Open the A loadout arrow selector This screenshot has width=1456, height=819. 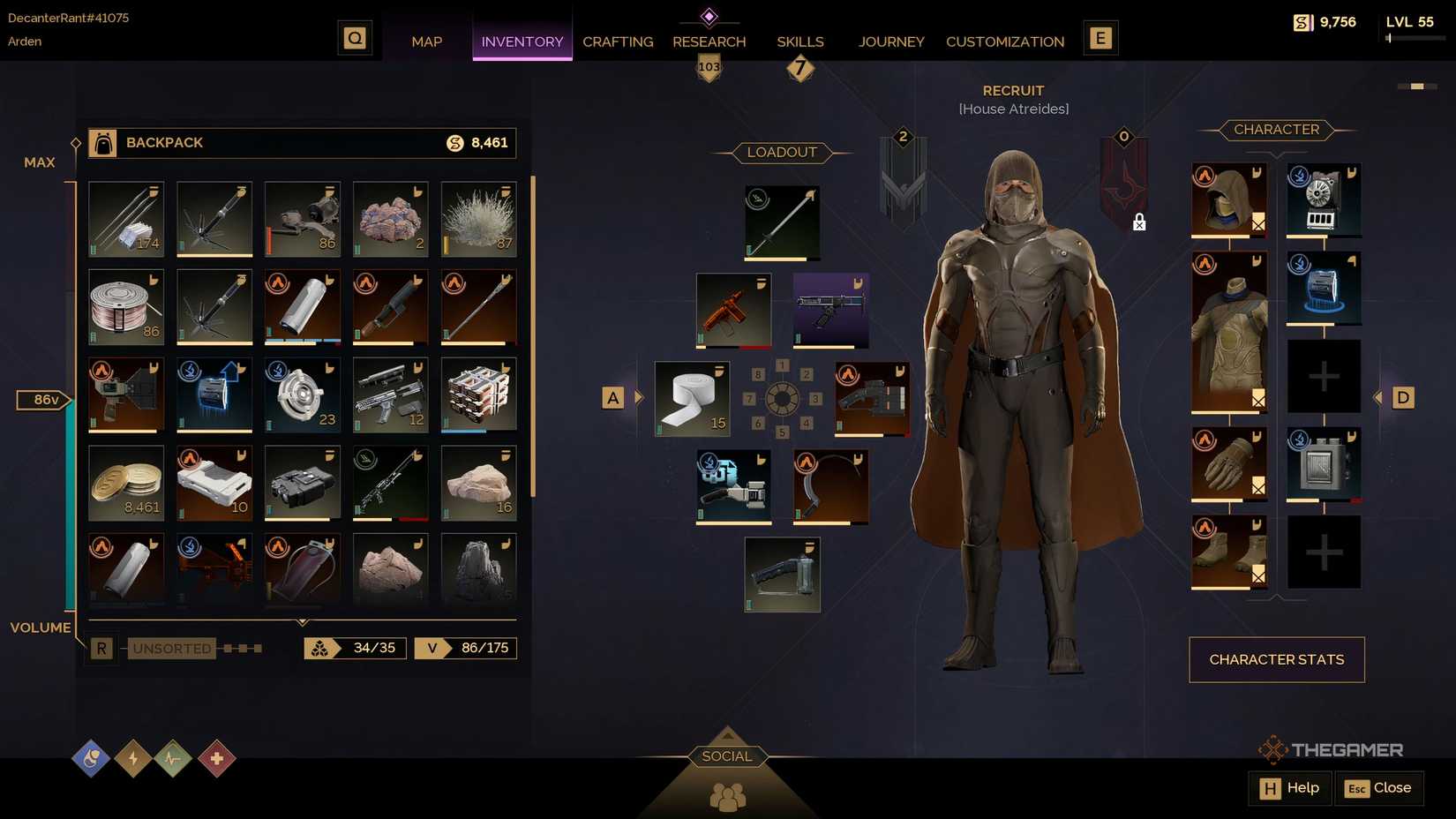click(x=612, y=397)
